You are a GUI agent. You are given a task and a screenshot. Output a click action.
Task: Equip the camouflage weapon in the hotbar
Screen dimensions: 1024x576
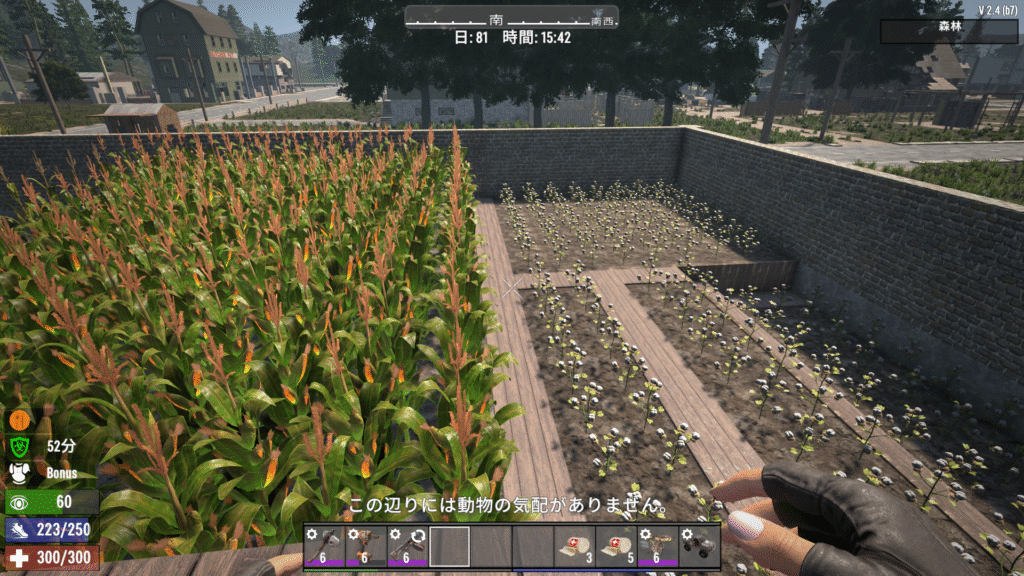coord(658,547)
